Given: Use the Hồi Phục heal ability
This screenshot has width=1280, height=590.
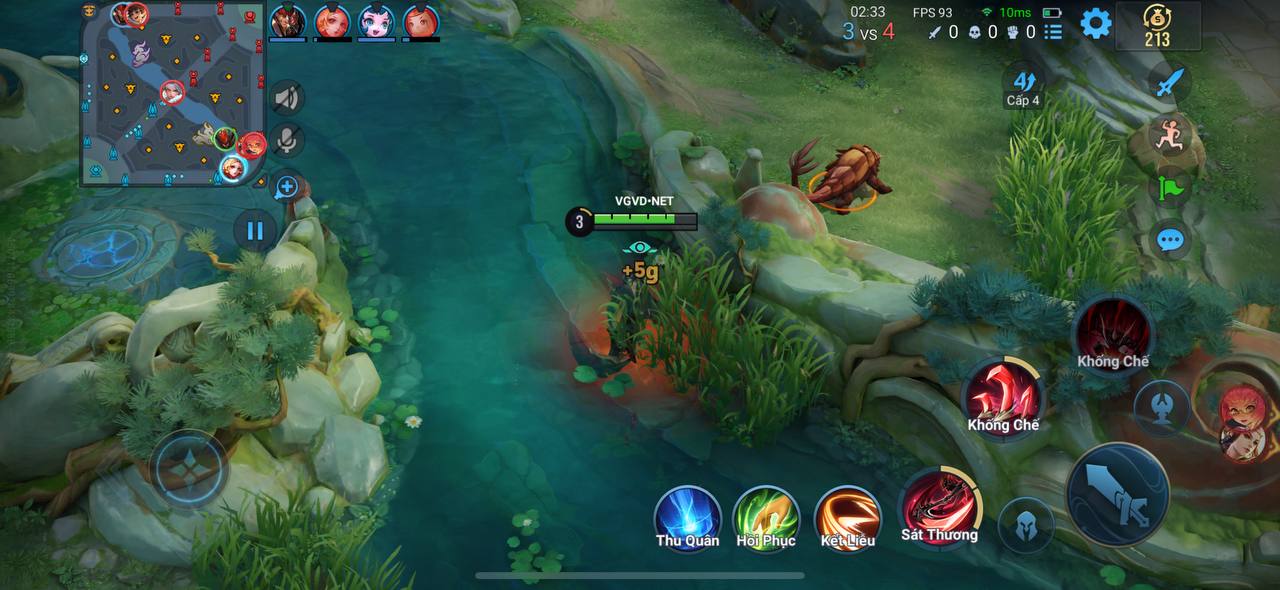Looking at the screenshot, I should (766, 518).
